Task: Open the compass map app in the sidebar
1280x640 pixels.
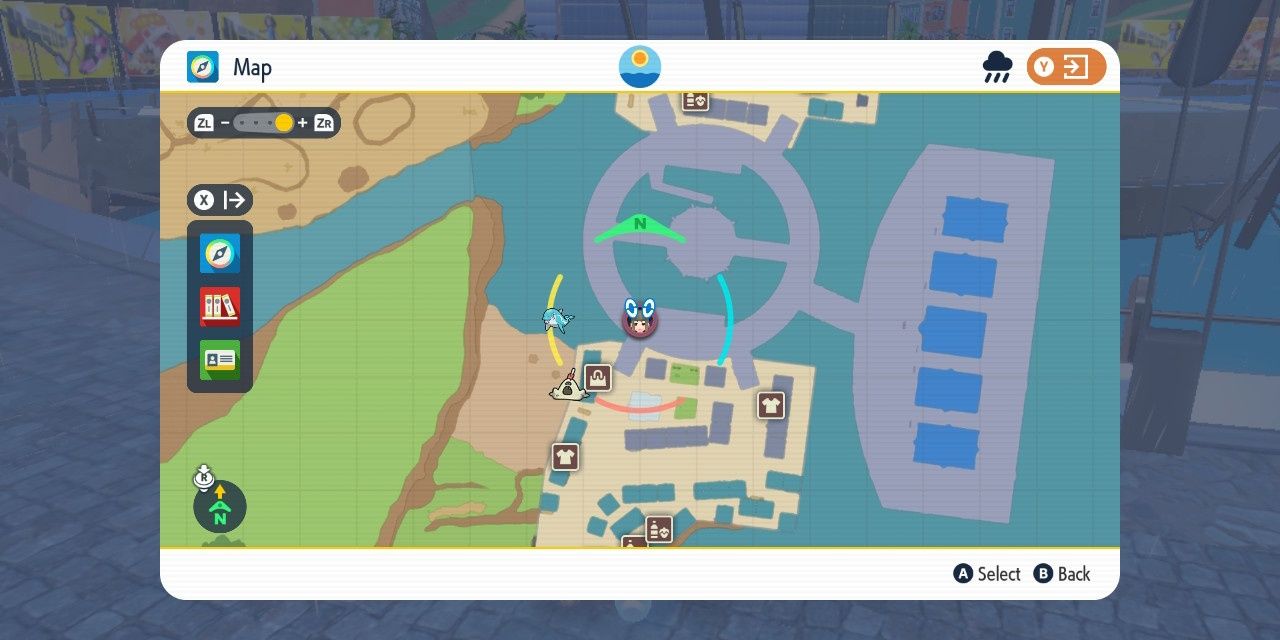Action: [x=220, y=254]
